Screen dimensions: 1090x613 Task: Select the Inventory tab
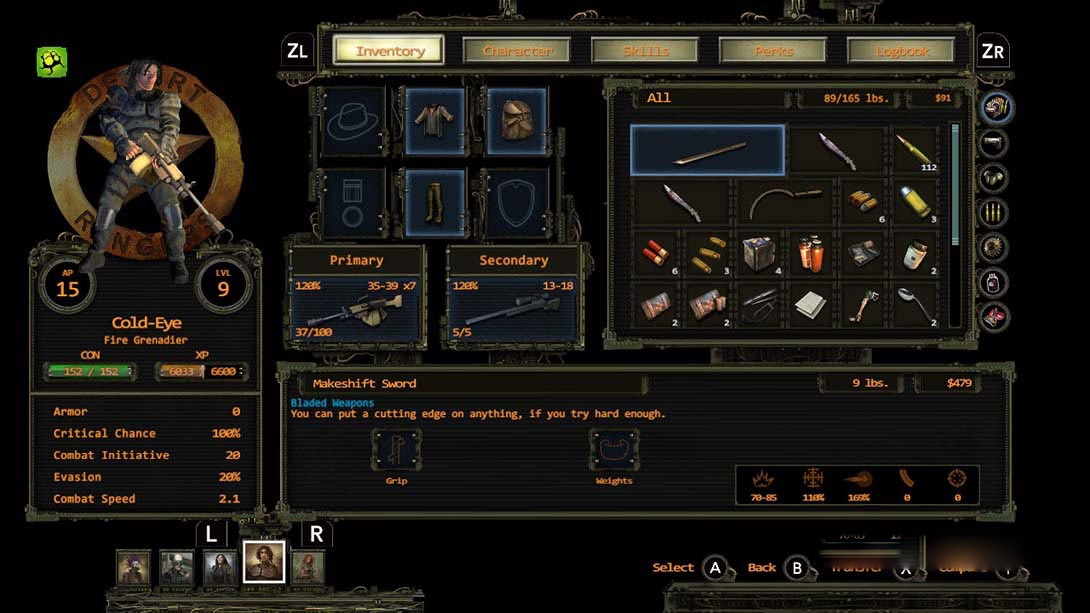click(389, 50)
